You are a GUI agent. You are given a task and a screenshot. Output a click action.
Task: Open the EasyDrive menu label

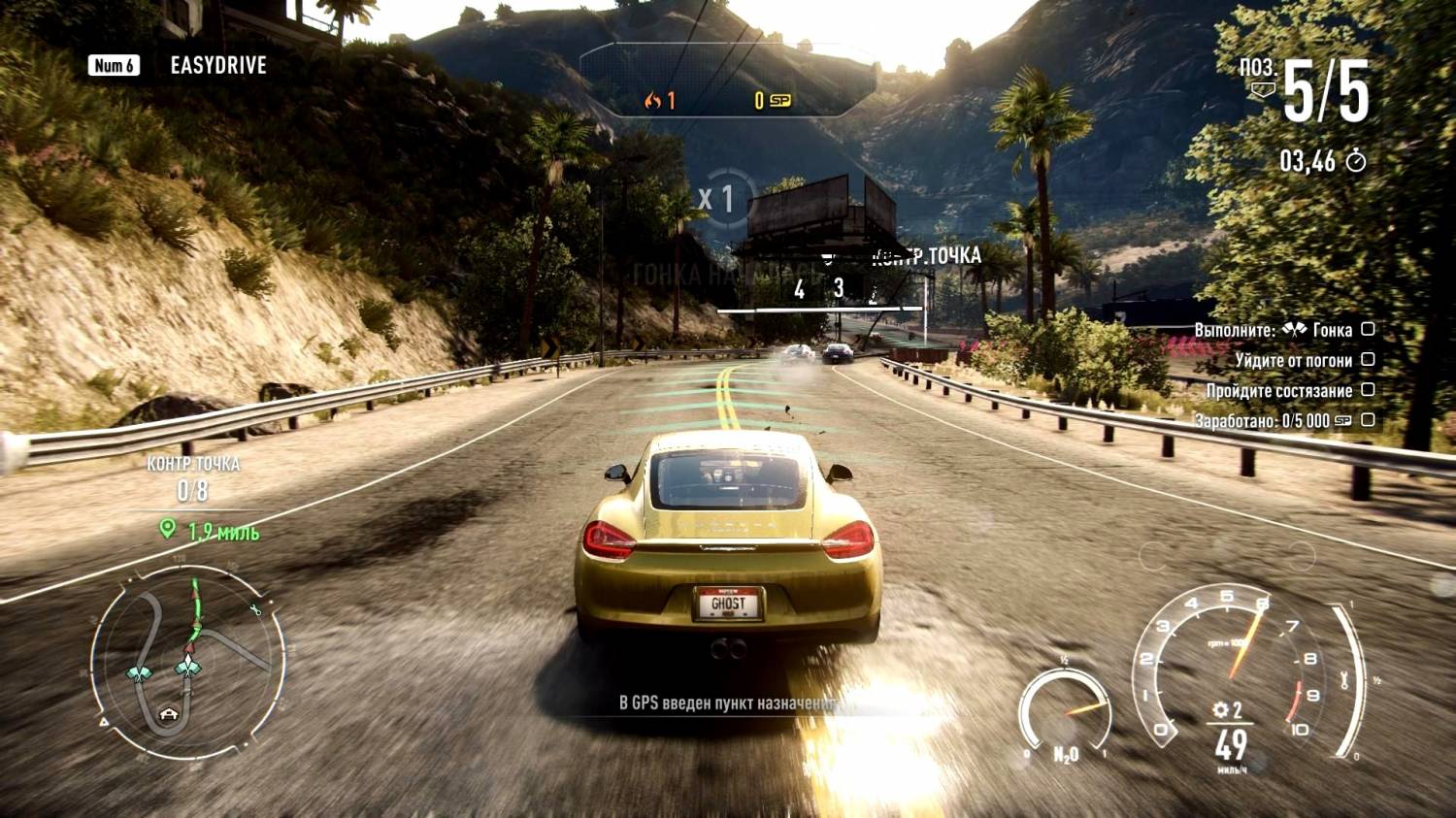[x=217, y=65]
